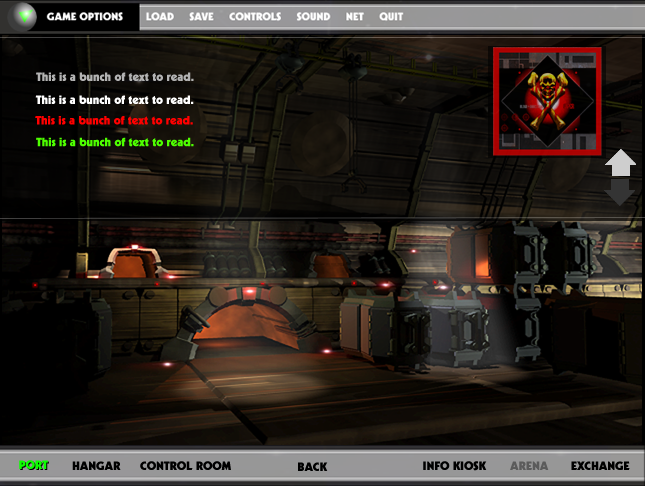This screenshot has width=645, height=486.
Task: Open the Load menu
Action: tap(159, 17)
